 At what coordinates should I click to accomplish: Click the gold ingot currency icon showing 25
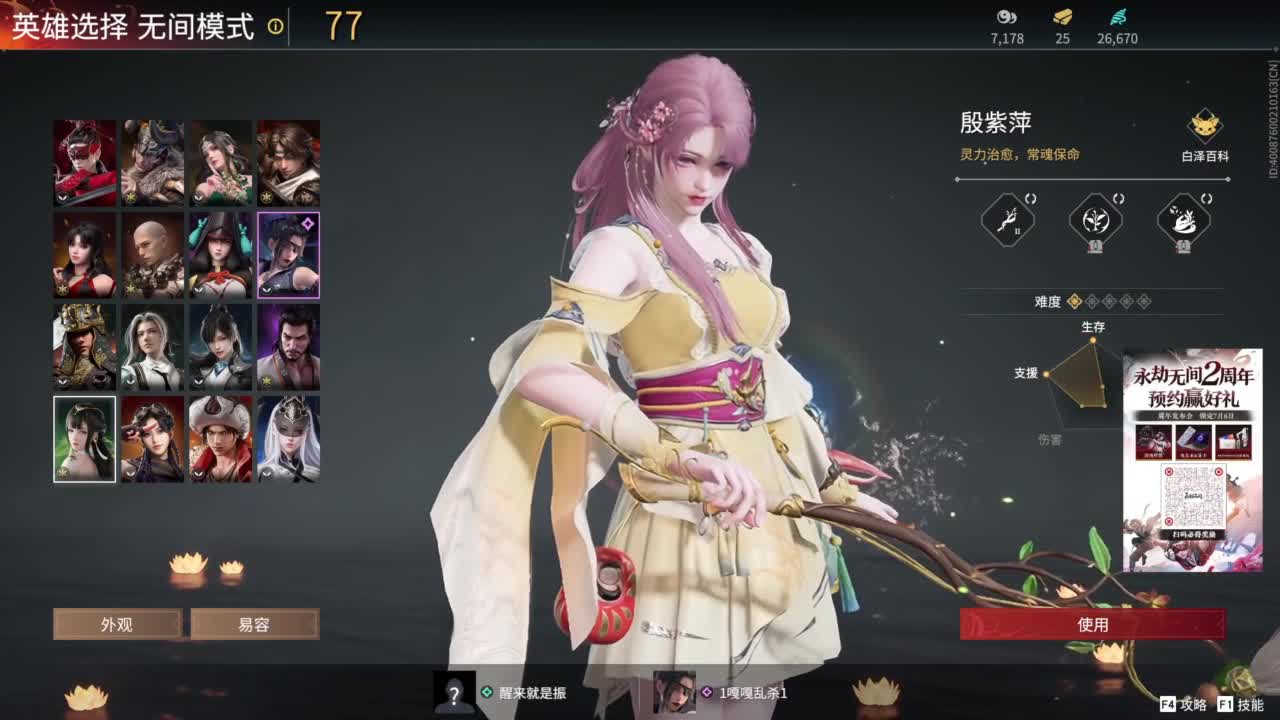[x=1061, y=17]
